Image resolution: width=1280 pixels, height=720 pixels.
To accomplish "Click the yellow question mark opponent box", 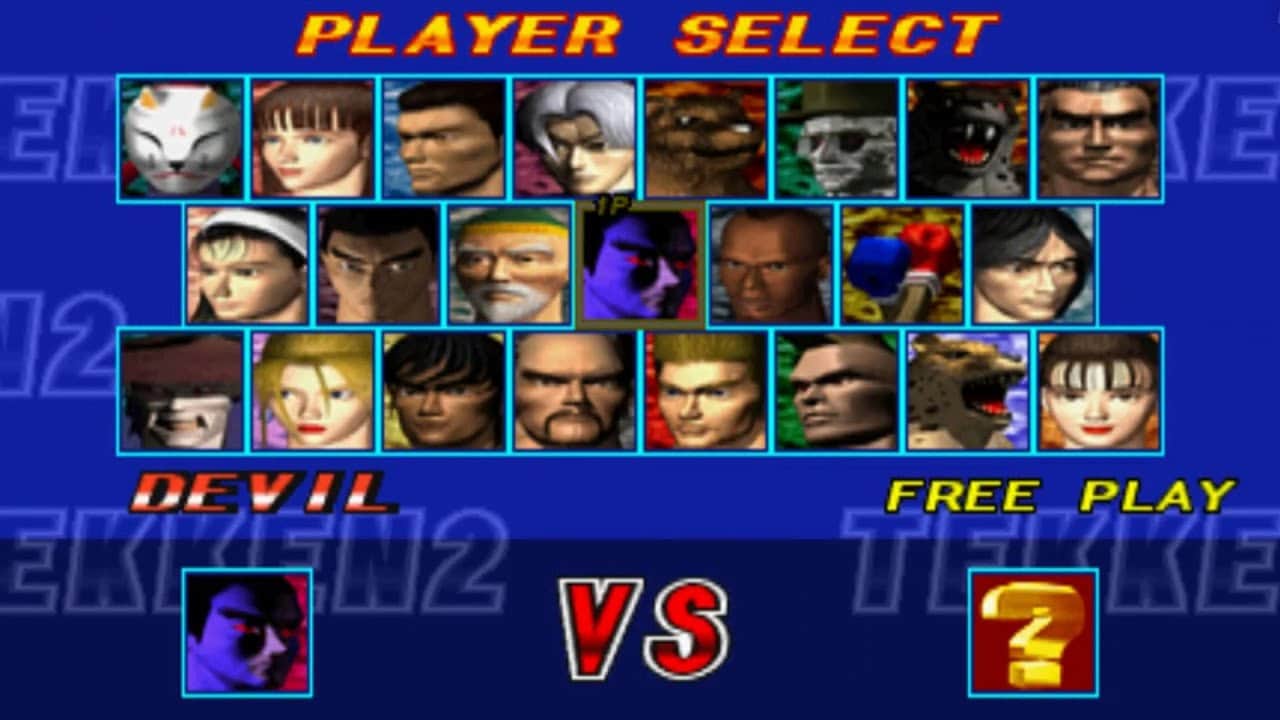I will (1033, 632).
